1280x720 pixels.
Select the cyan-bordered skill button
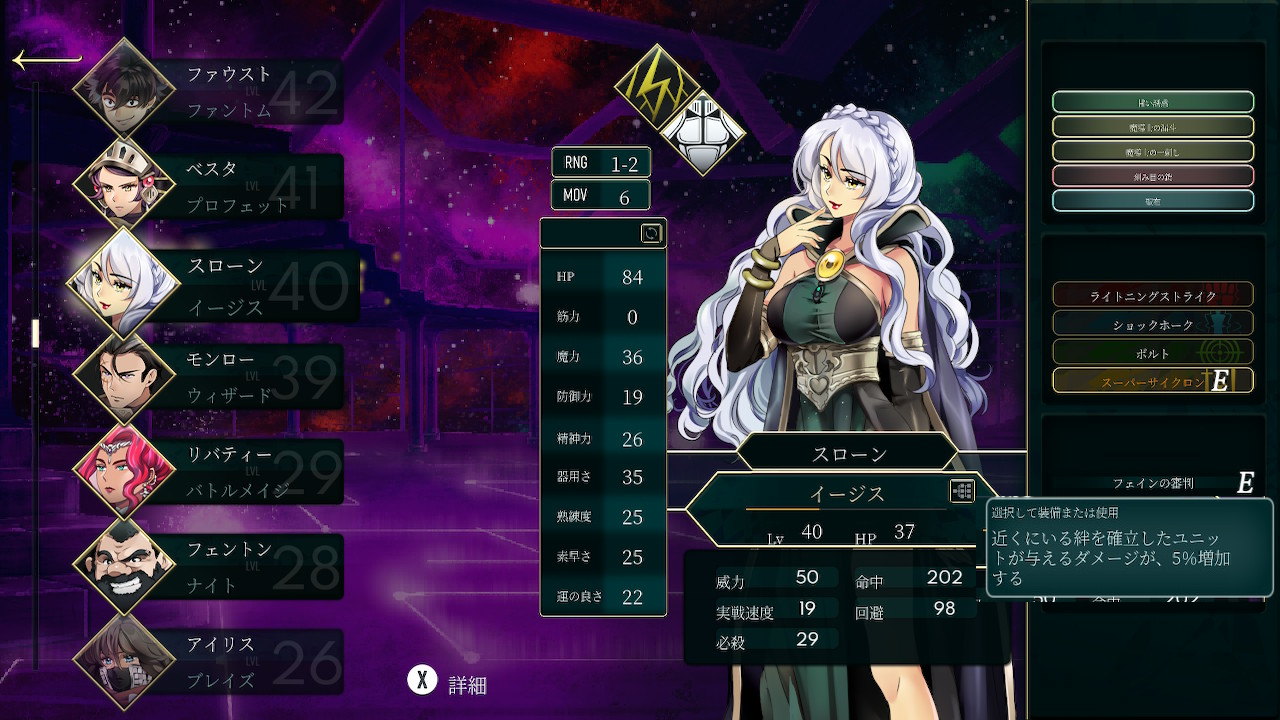(1152, 200)
